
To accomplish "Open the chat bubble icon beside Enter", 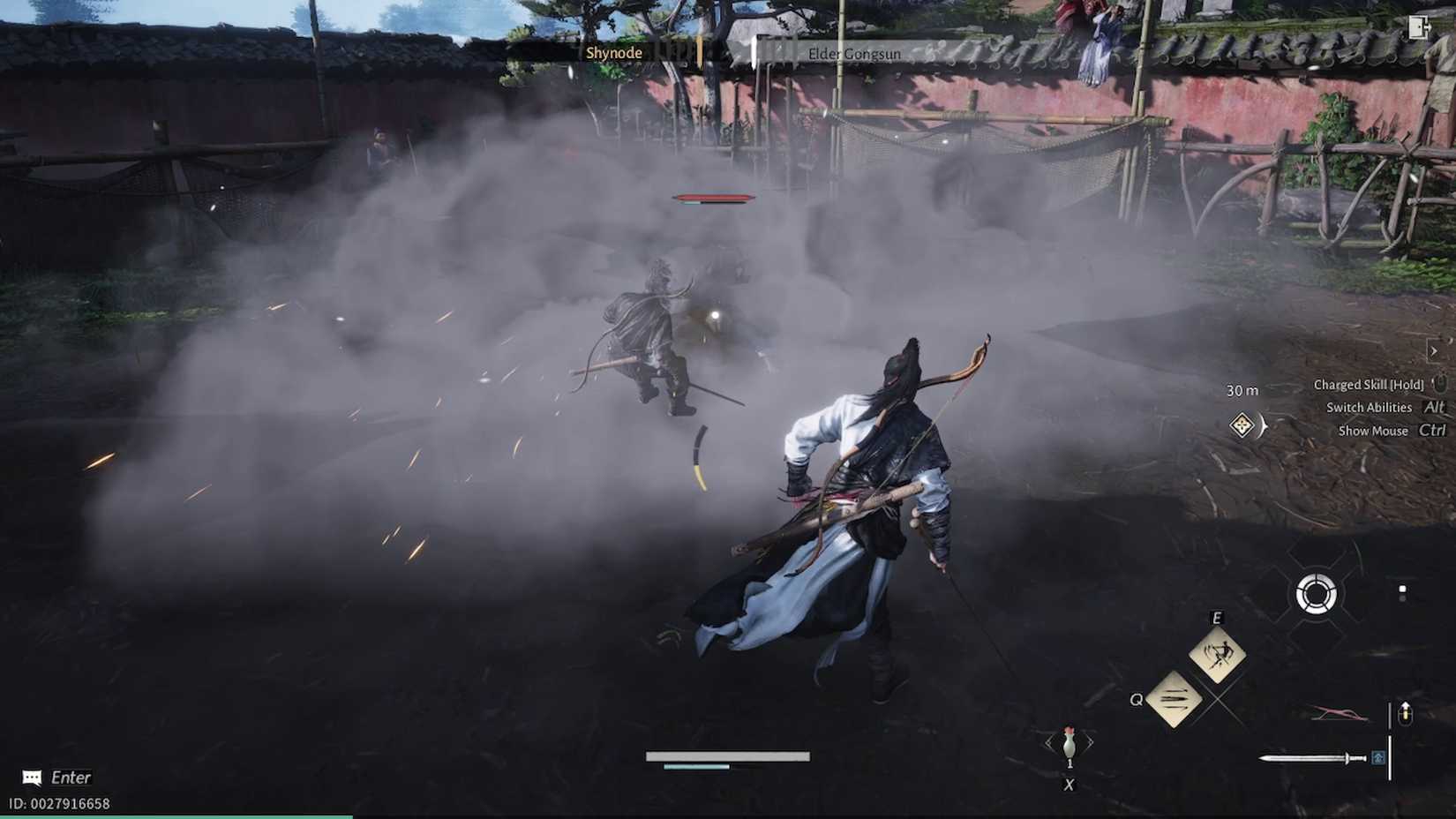I will click(x=31, y=778).
